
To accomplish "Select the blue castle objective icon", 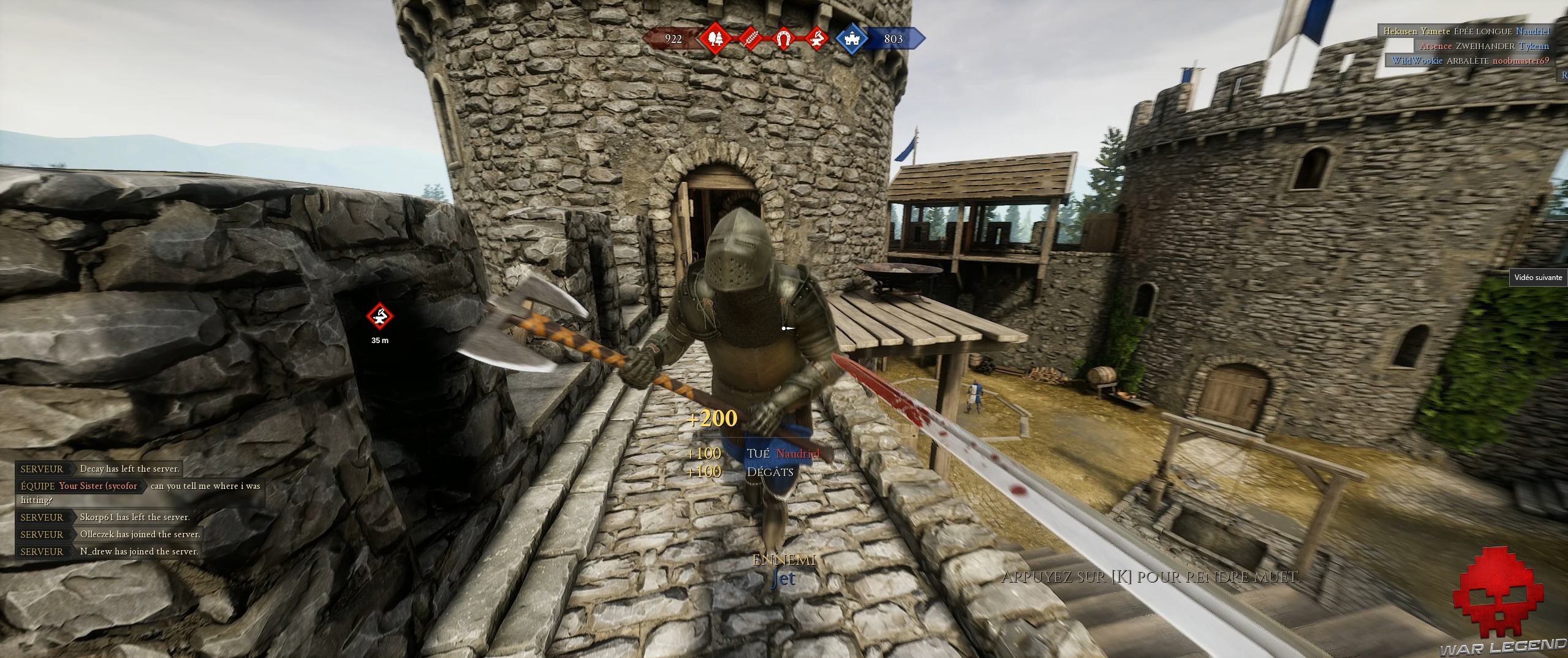I will point(852,39).
